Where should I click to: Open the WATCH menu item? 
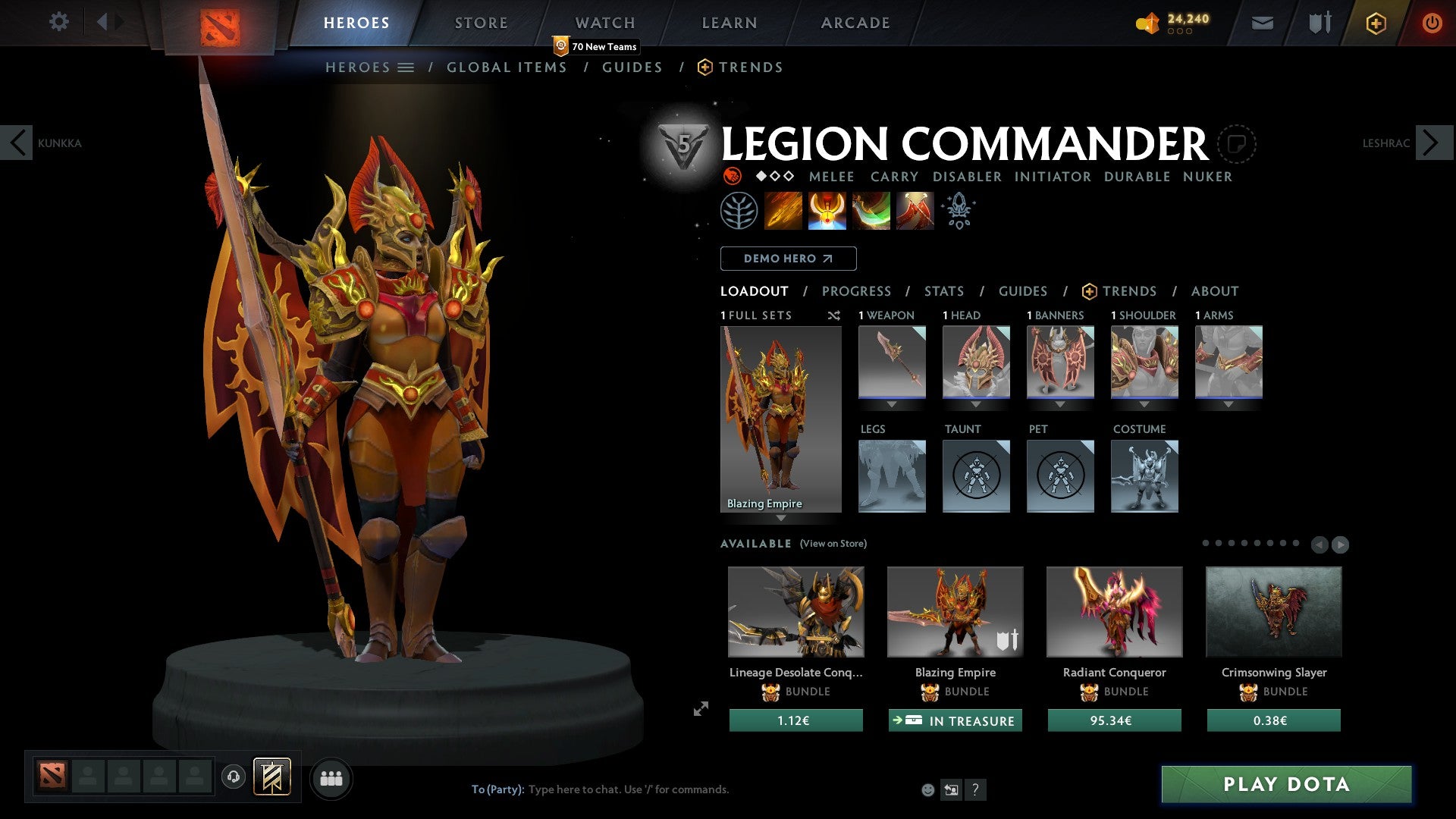604,22
